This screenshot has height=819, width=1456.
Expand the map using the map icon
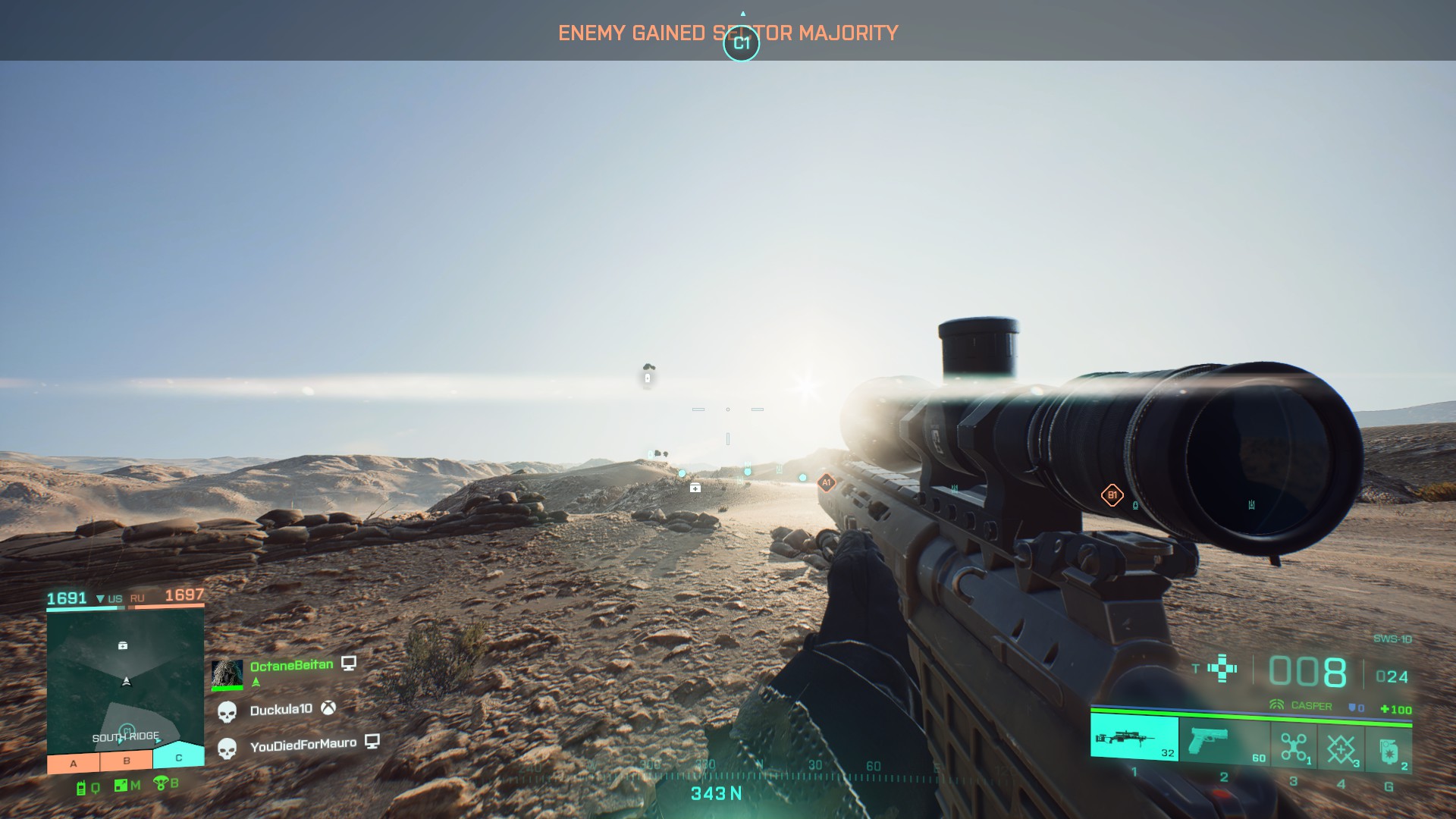tap(121, 786)
